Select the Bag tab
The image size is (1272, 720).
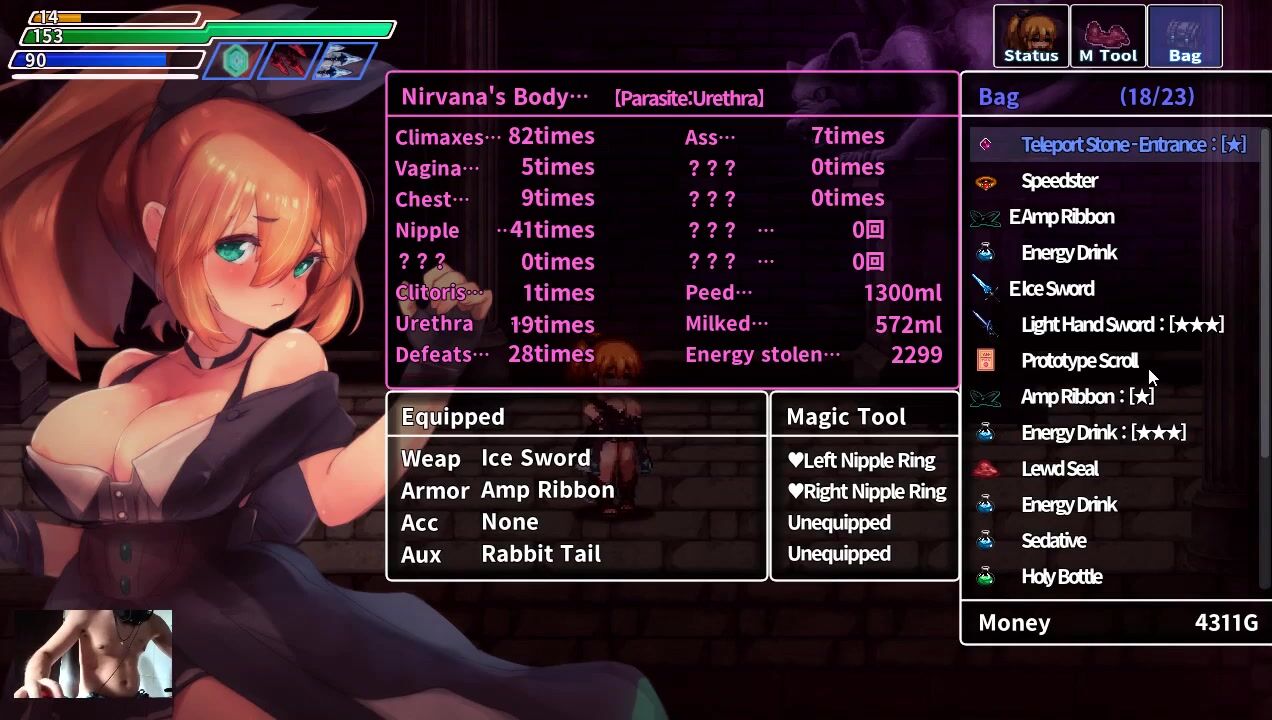coord(1184,36)
